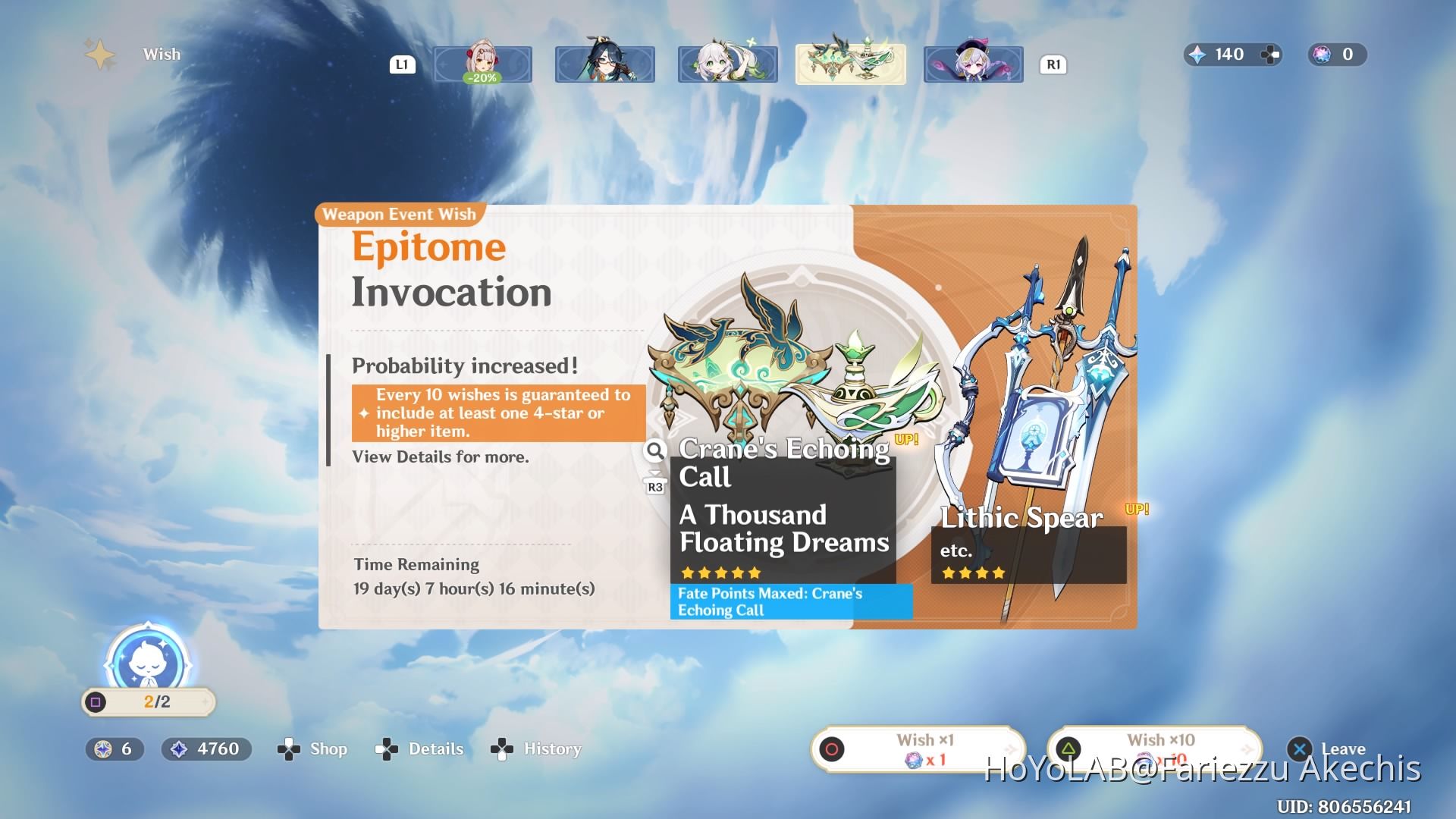Click the magnifying glass weapon preview icon

654,450
